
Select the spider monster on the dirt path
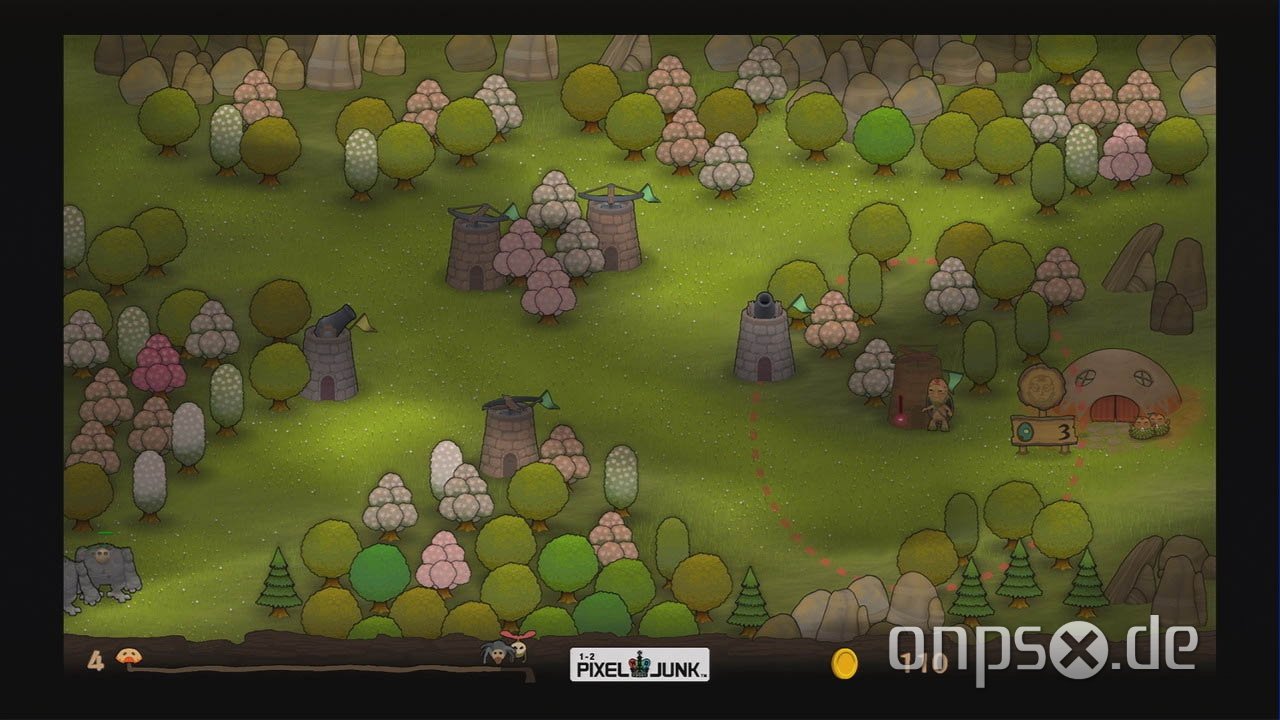pos(497,653)
